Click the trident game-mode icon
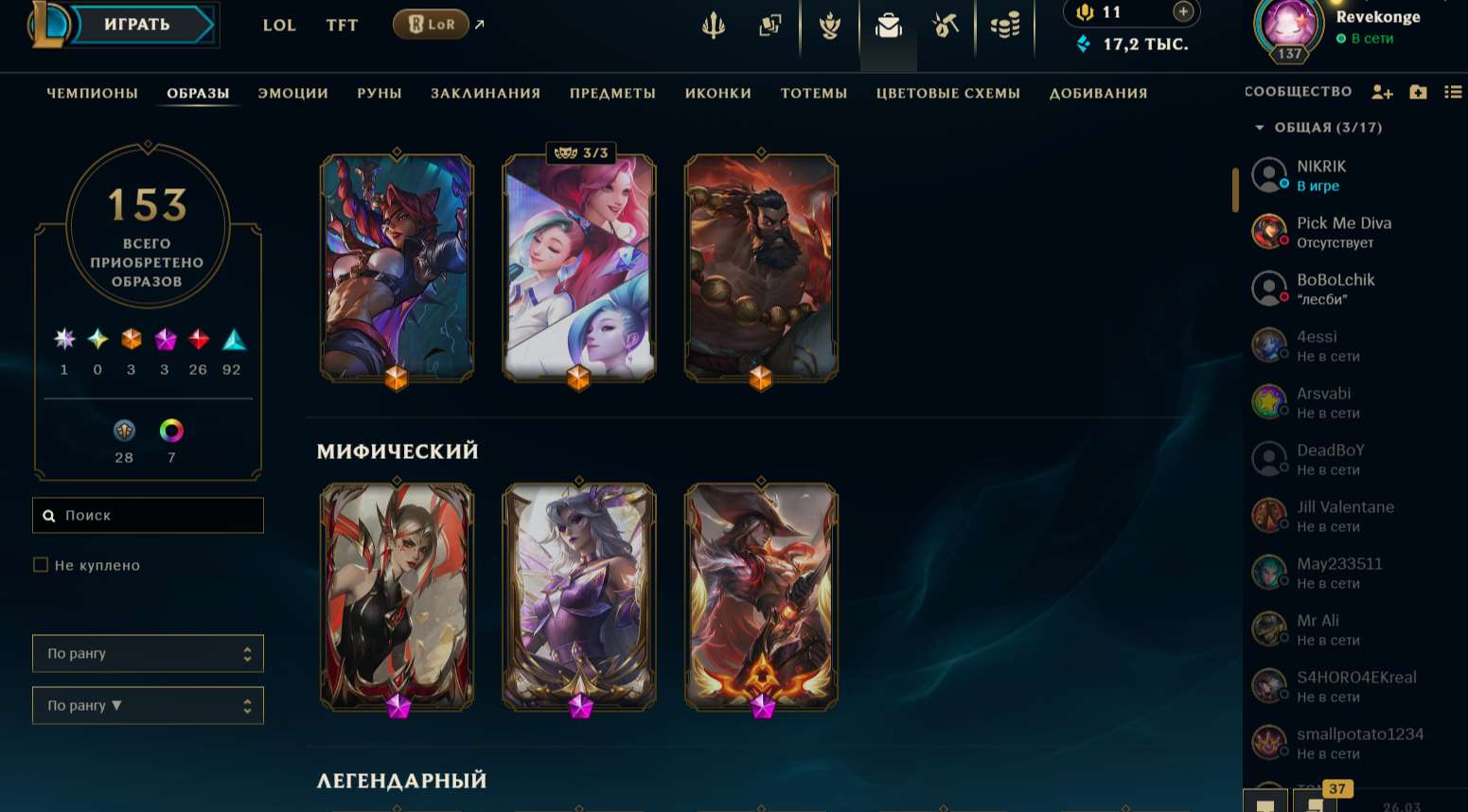 (x=714, y=26)
